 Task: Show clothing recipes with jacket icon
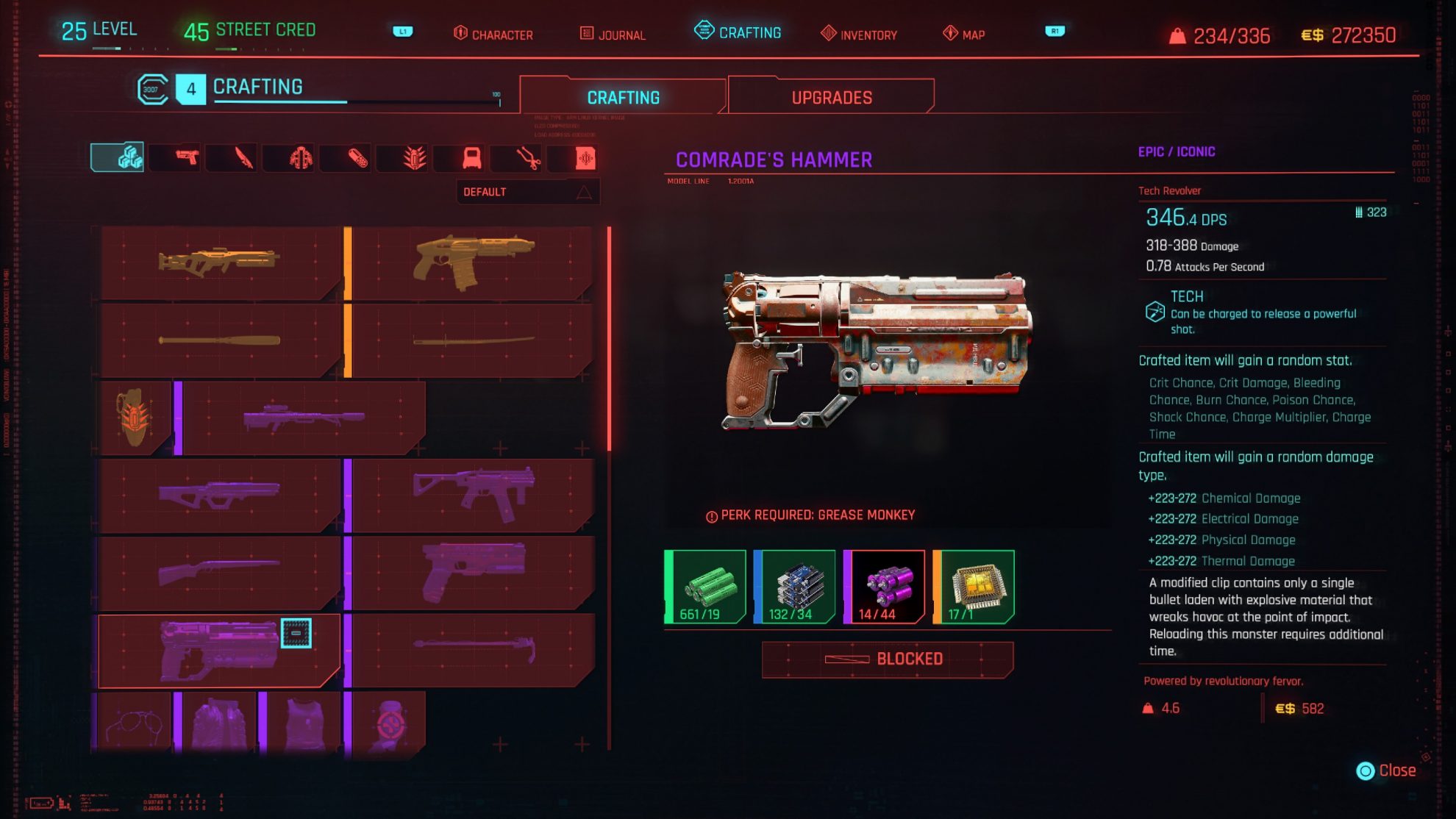tap(300, 157)
